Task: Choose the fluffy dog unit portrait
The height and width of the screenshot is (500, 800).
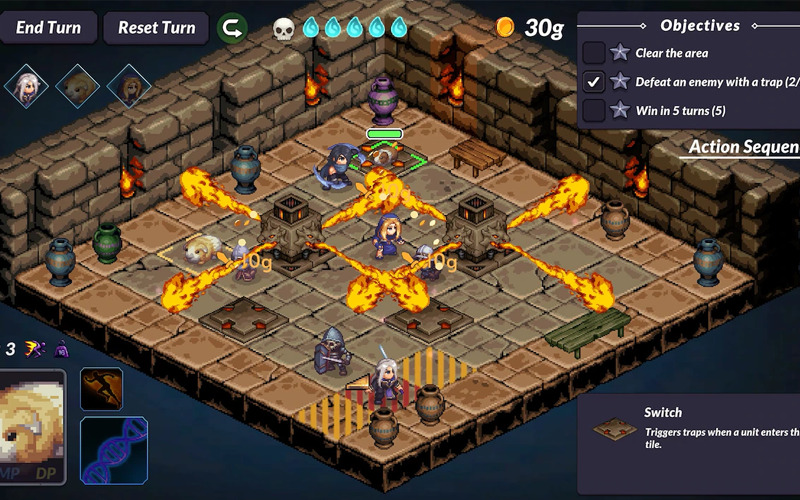Action: coord(77,86)
